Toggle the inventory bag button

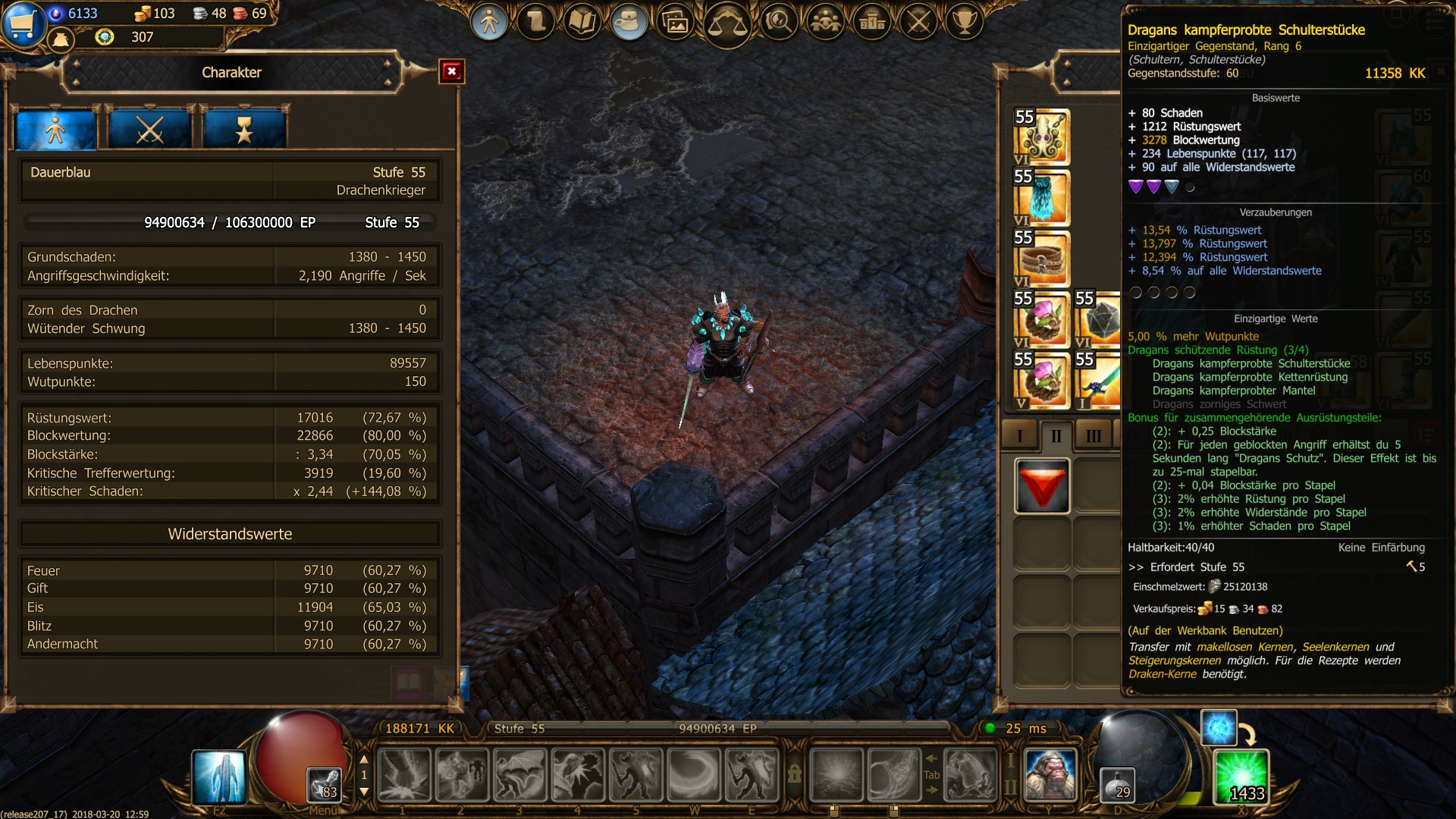click(x=629, y=21)
